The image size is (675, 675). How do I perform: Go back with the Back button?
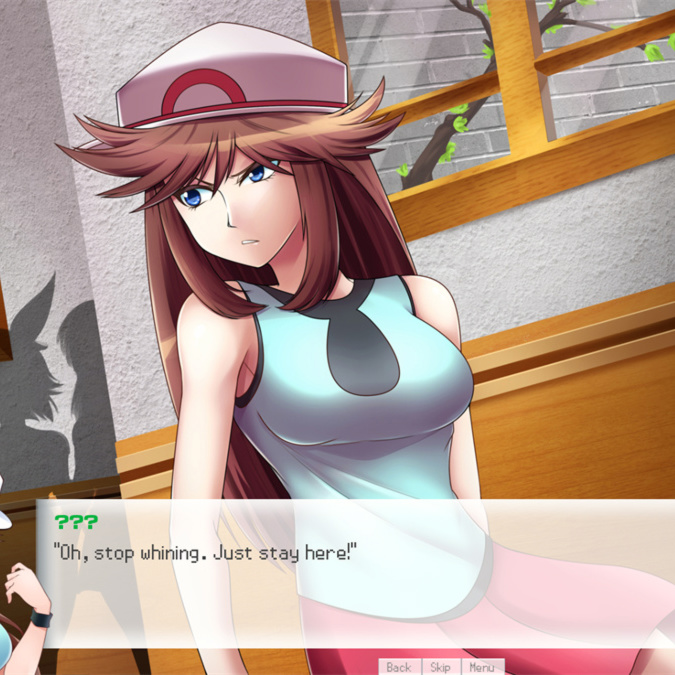(x=398, y=667)
